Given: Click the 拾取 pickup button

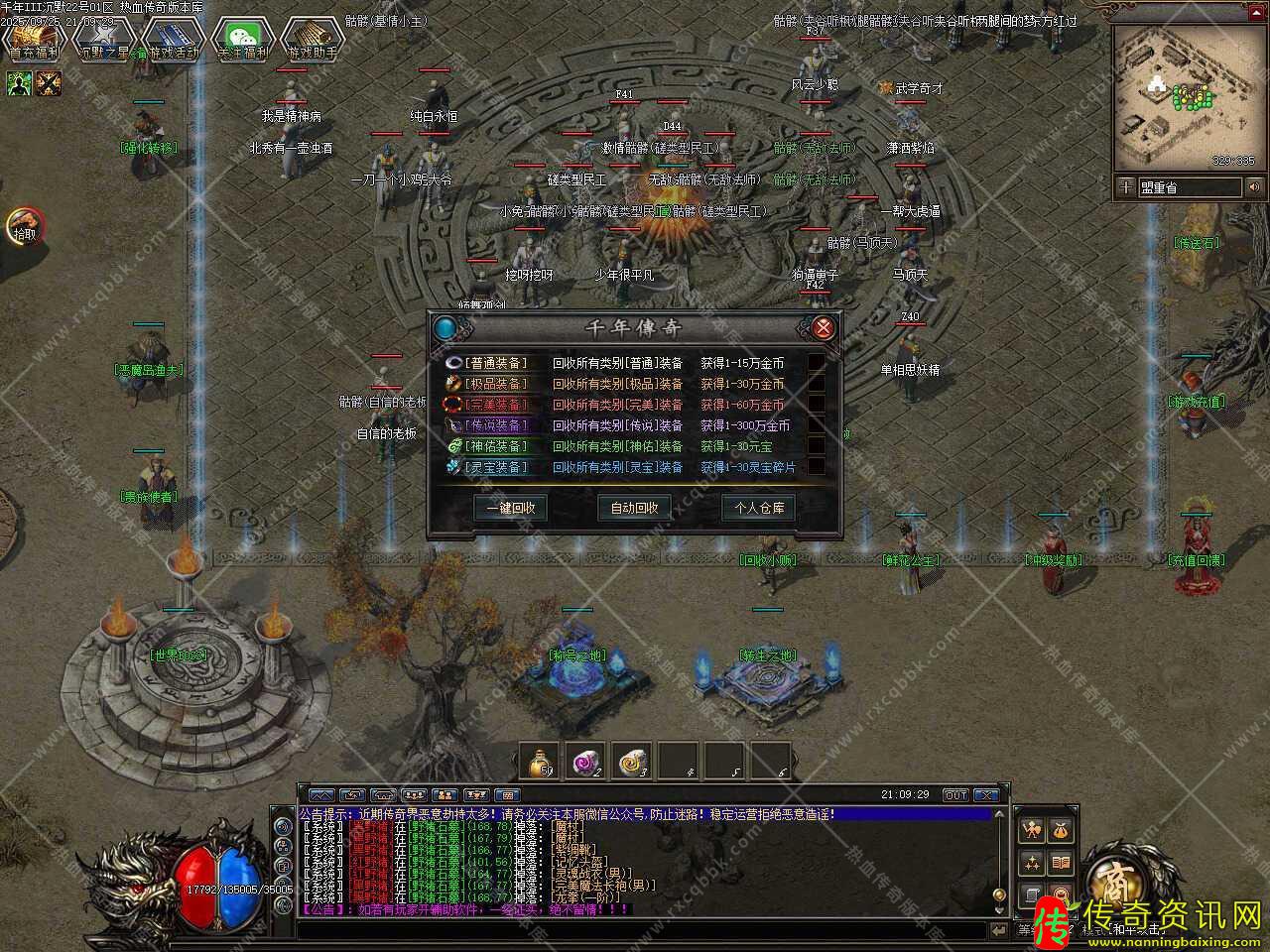Looking at the screenshot, I should click(24, 227).
